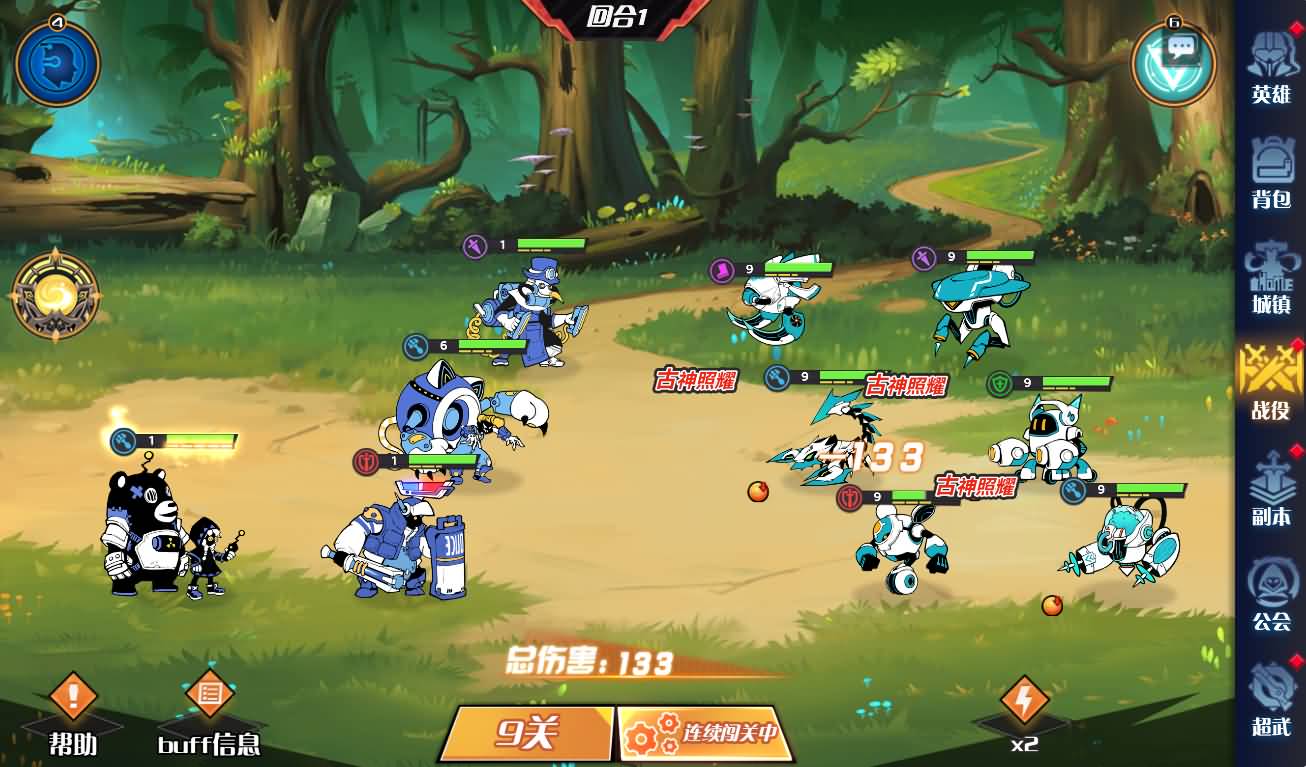View the buff信息 details

point(210,712)
